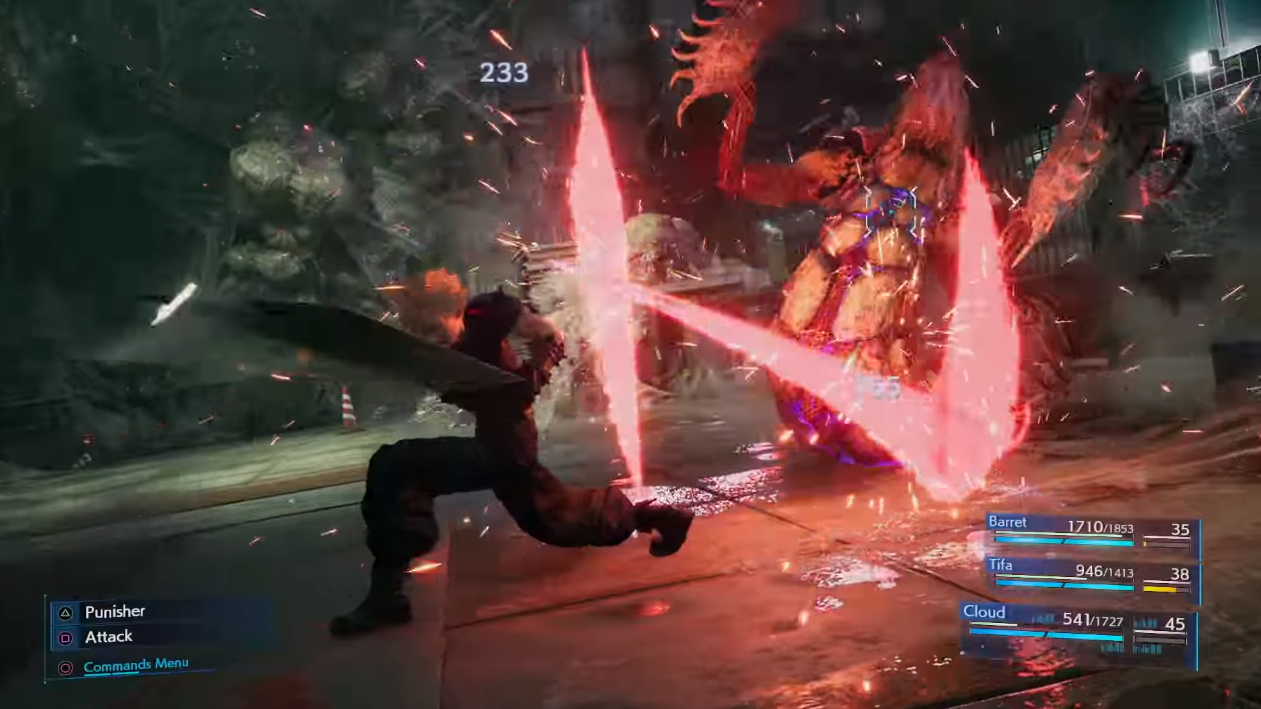Select Tifa's party status row
This screenshot has height=709, width=1261.
pos(1090,574)
